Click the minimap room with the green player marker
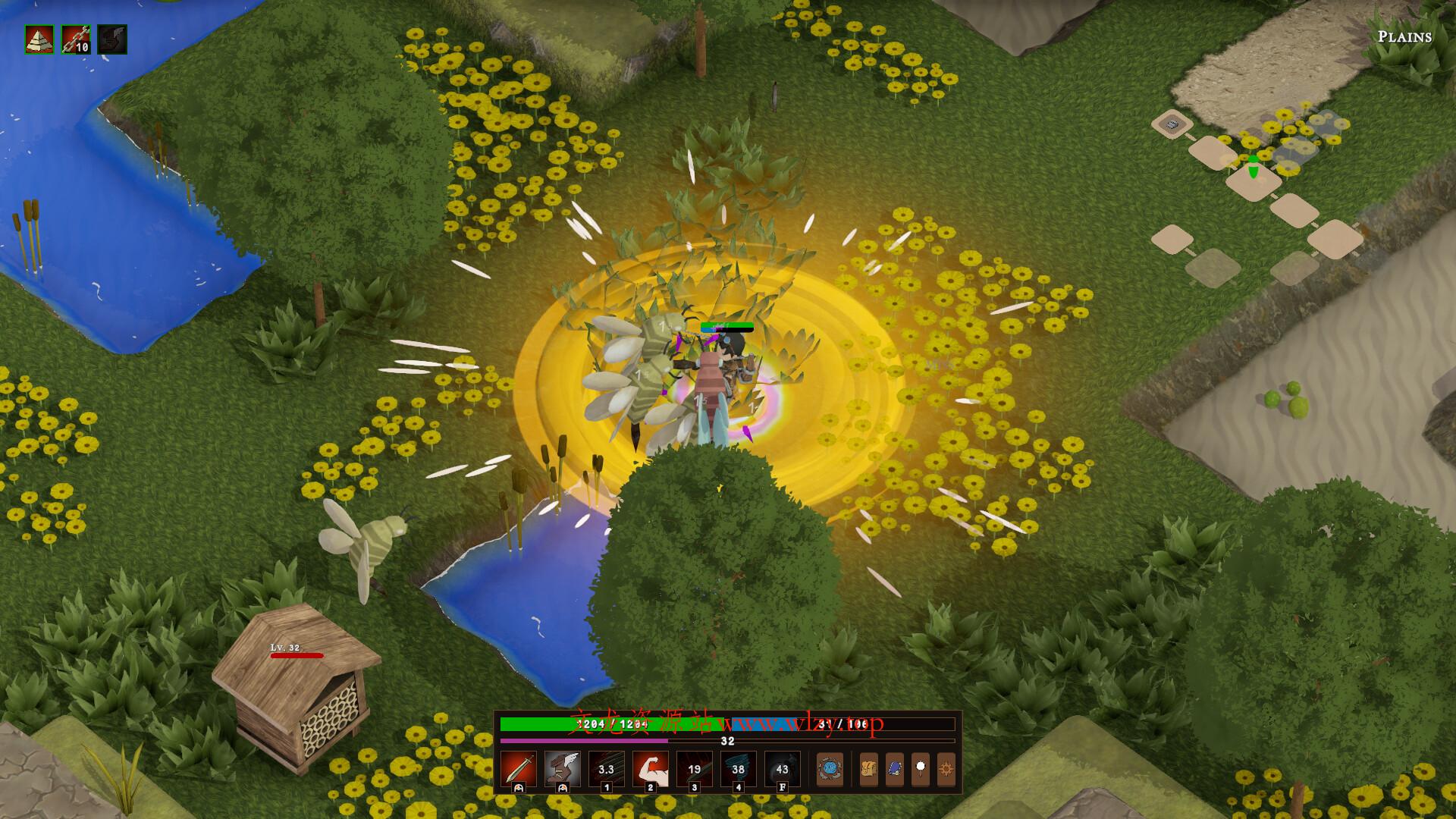 [x=1254, y=182]
